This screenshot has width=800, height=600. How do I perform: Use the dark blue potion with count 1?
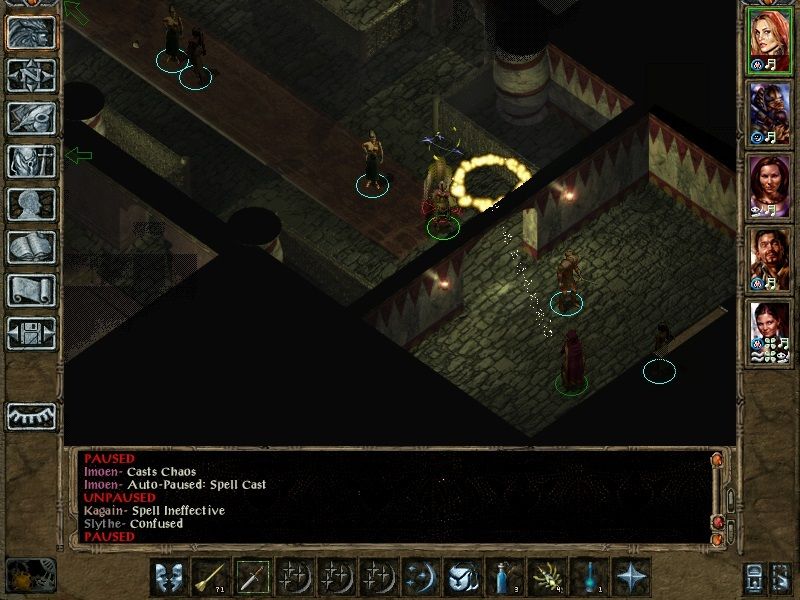tap(588, 577)
